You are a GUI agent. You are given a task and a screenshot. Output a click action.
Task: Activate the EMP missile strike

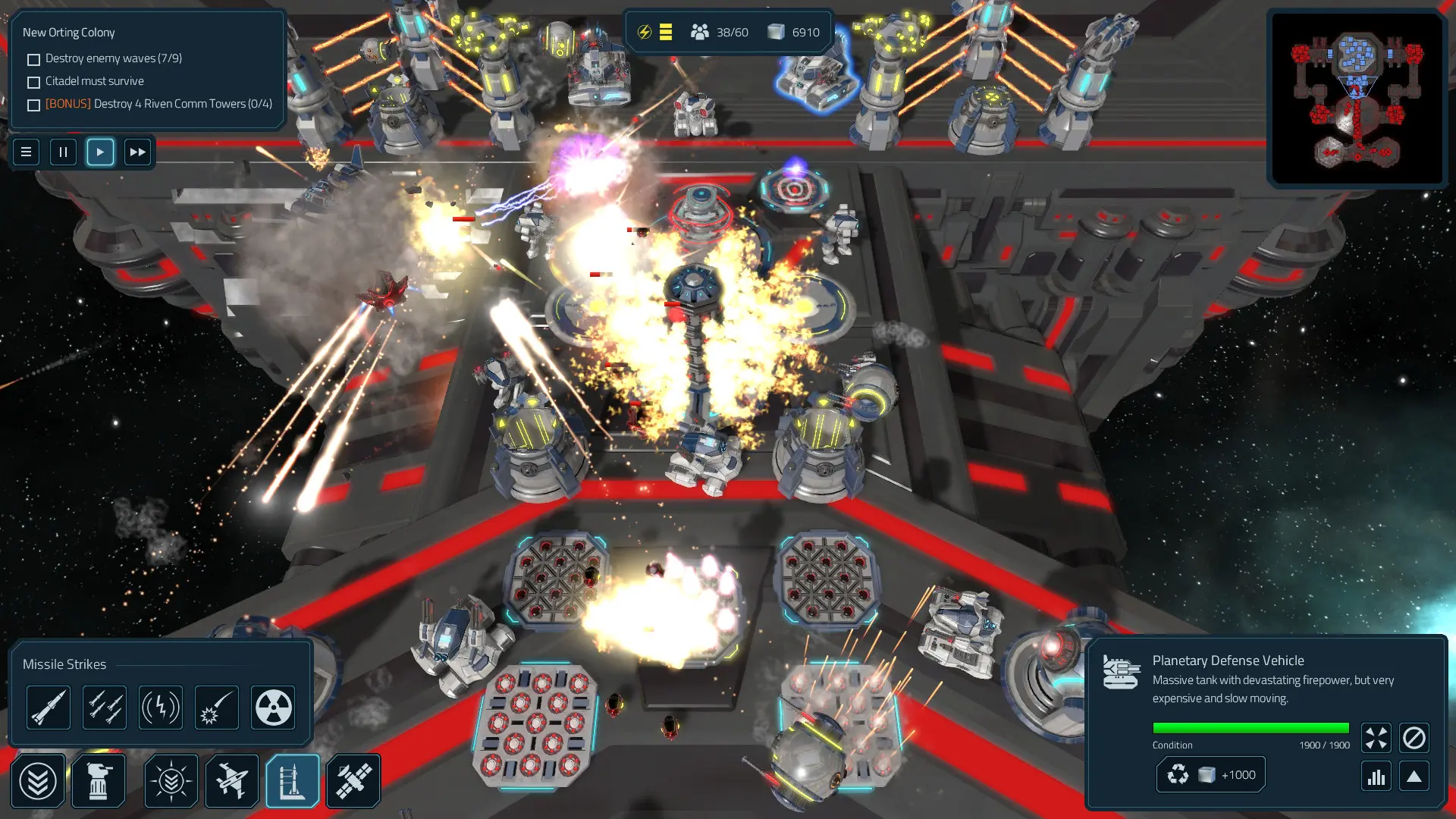[x=160, y=707]
